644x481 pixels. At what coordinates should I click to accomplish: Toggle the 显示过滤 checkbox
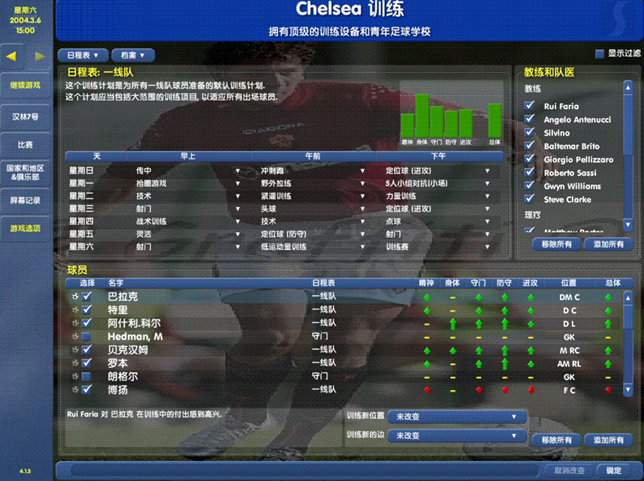600,54
